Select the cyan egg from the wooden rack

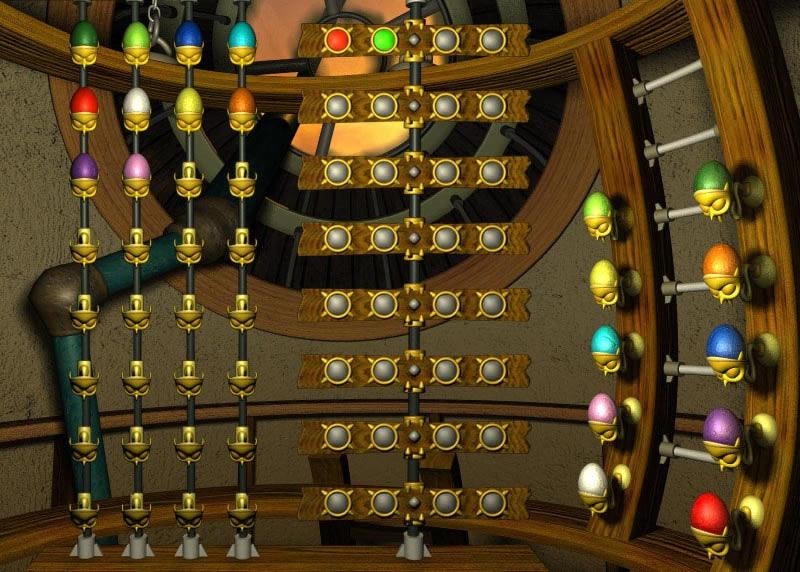[605, 343]
